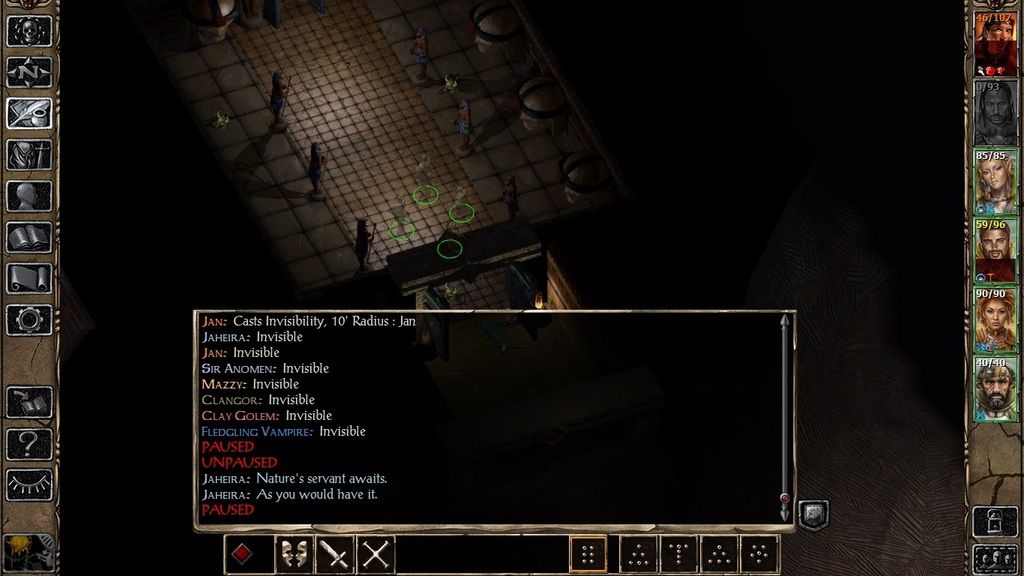Activate the red diamond stop action button
1024x576 pixels.
243,554
